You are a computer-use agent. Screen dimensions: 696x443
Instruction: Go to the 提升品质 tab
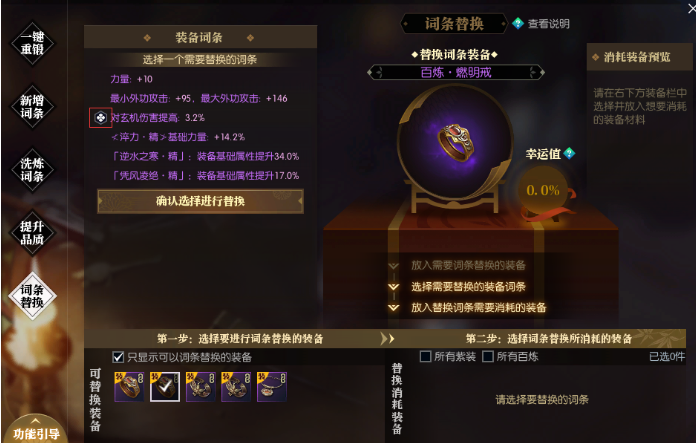32,231
